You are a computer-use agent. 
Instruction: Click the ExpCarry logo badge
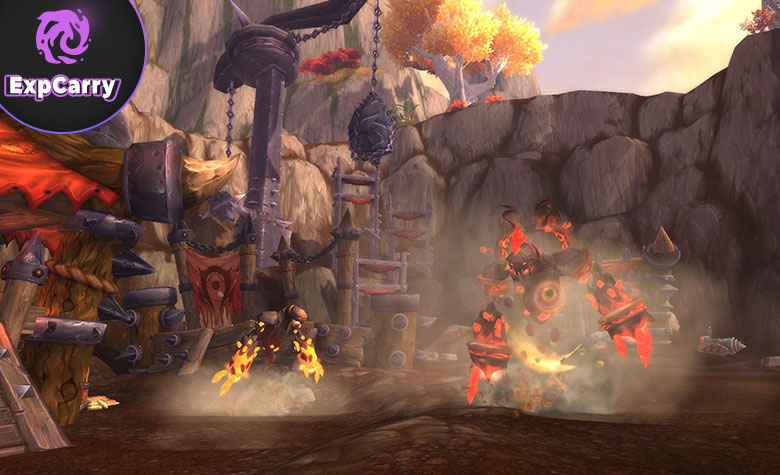coord(62,58)
